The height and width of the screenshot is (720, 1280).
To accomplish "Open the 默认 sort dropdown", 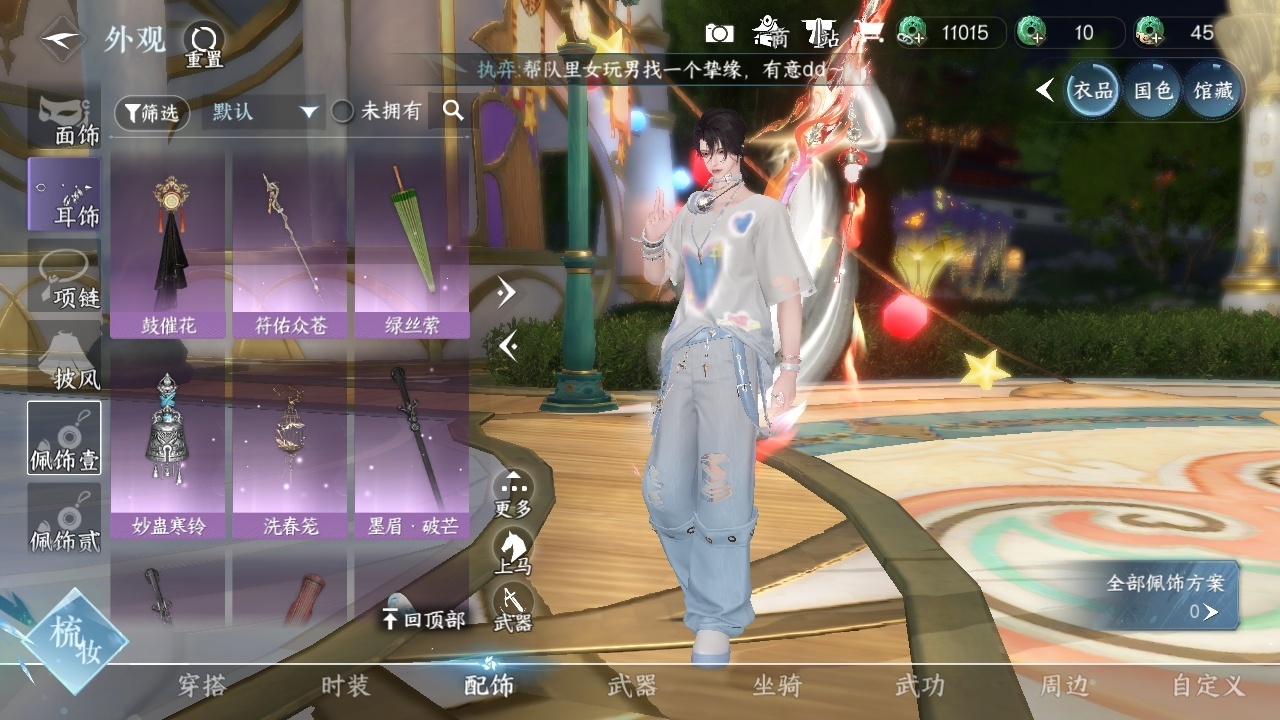I will pyautogui.click(x=262, y=112).
